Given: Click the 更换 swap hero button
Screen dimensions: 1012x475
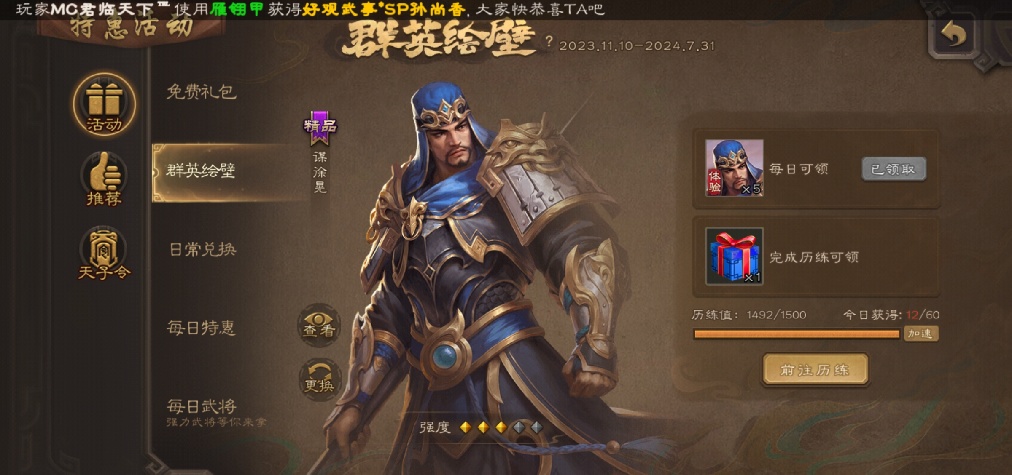Looking at the screenshot, I should tap(319, 380).
